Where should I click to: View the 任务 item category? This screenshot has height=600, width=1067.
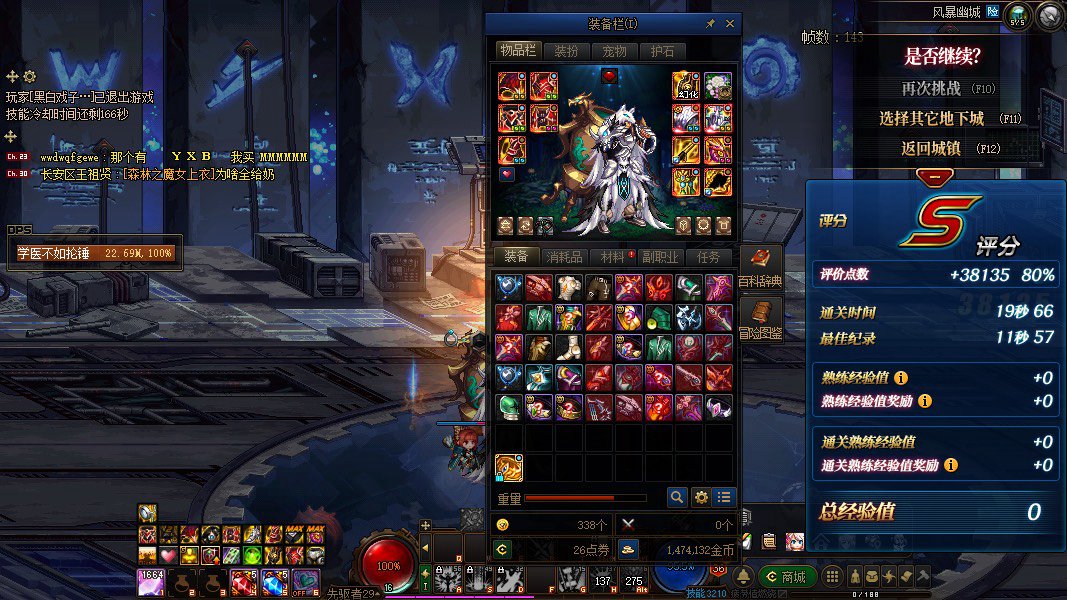[x=708, y=257]
